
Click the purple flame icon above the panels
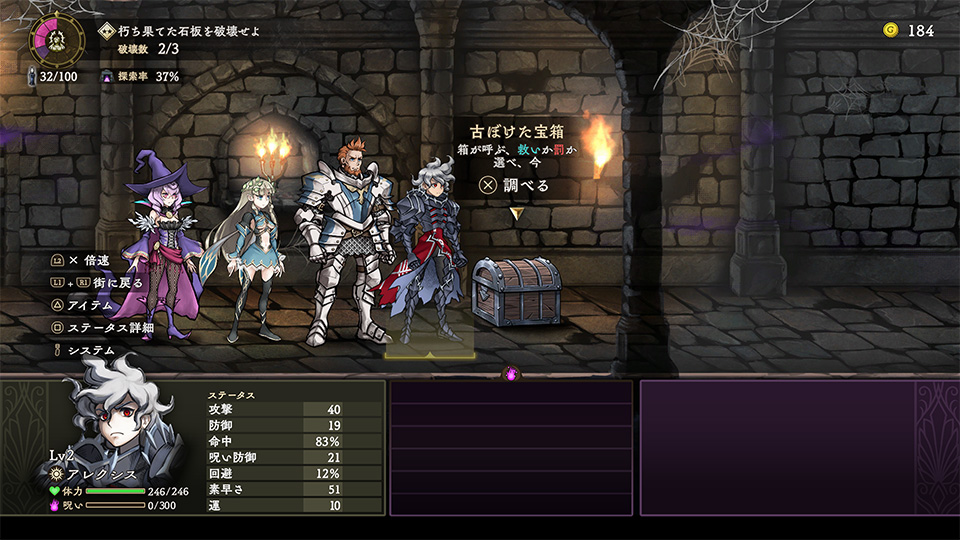[x=511, y=374]
